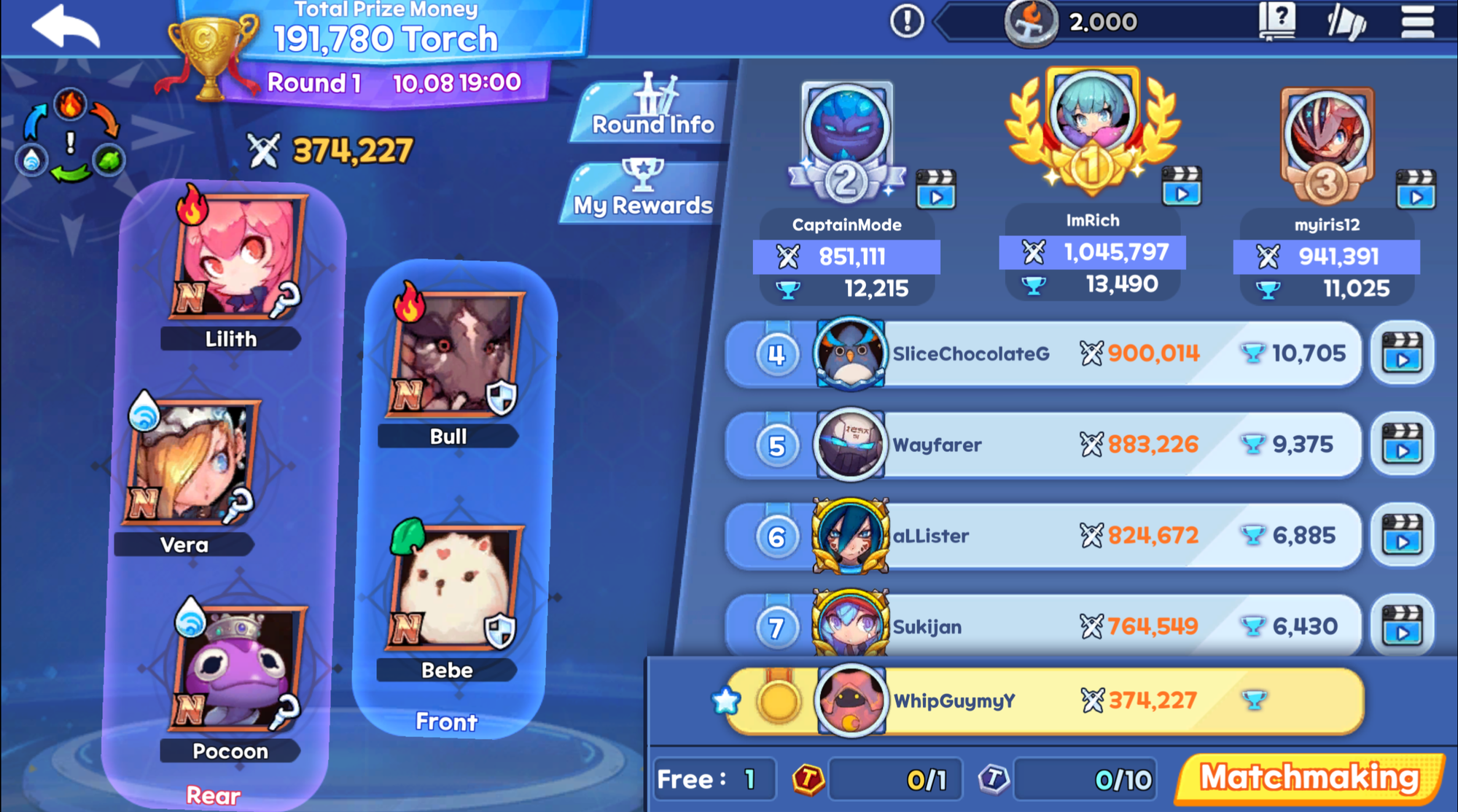
Task: Start Matchmaking
Action: point(1309,778)
